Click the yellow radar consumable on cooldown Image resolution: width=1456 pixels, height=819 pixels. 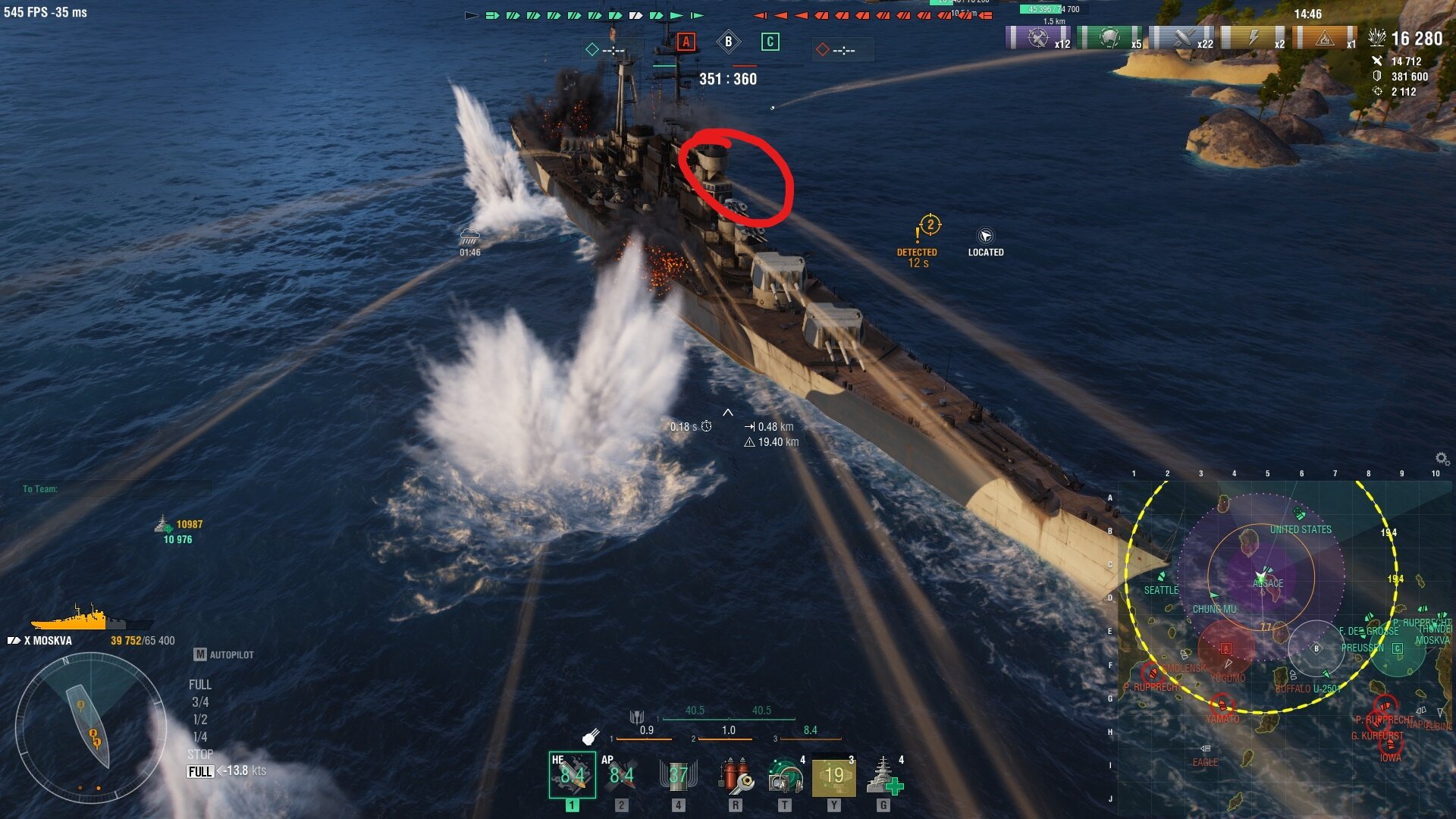pyautogui.click(x=834, y=775)
